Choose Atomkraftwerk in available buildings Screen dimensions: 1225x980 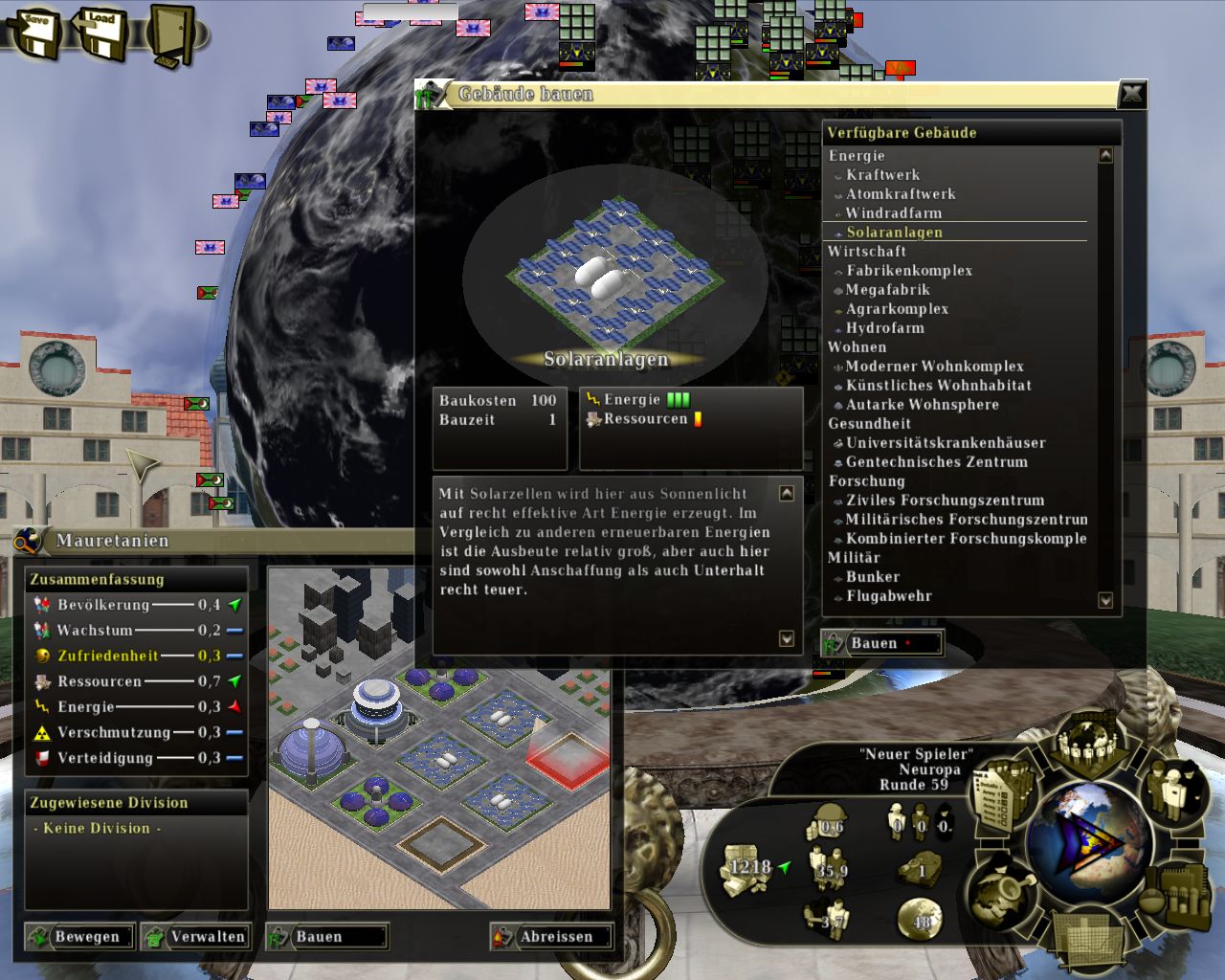click(900, 194)
